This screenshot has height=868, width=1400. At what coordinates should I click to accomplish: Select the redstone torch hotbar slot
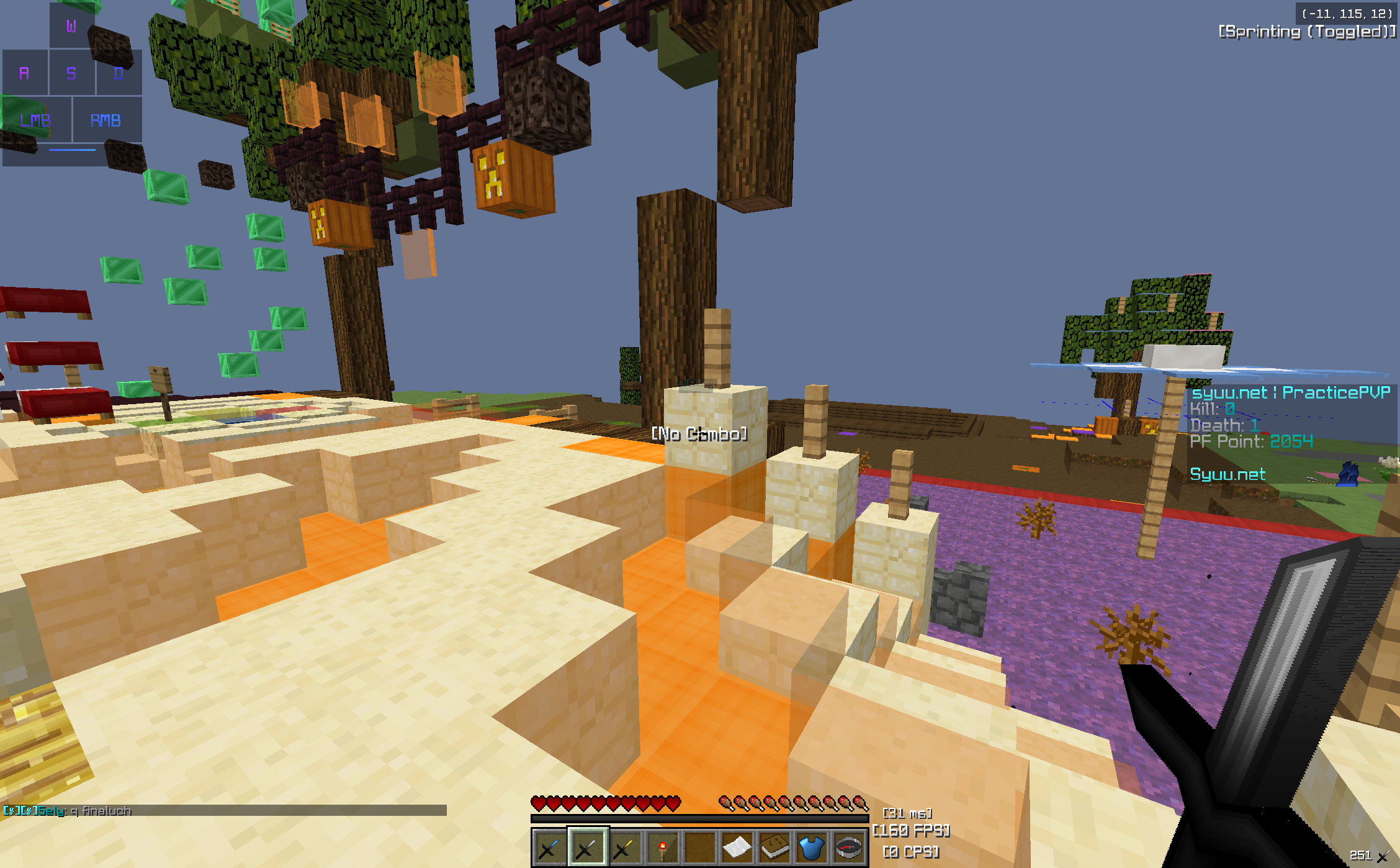(662, 847)
